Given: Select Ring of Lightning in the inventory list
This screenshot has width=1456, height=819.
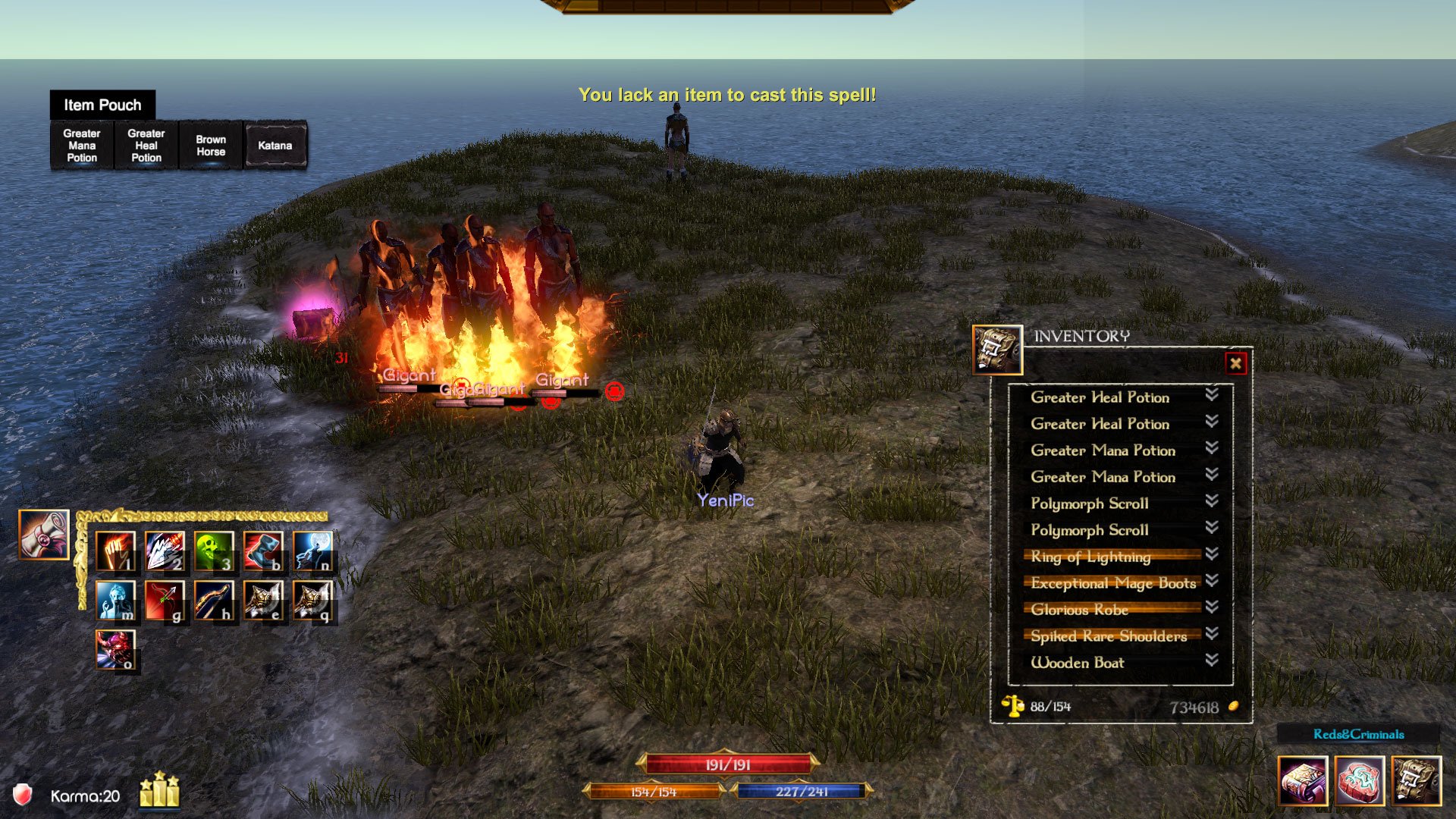Looking at the screenshot, I should [1090, 557].
